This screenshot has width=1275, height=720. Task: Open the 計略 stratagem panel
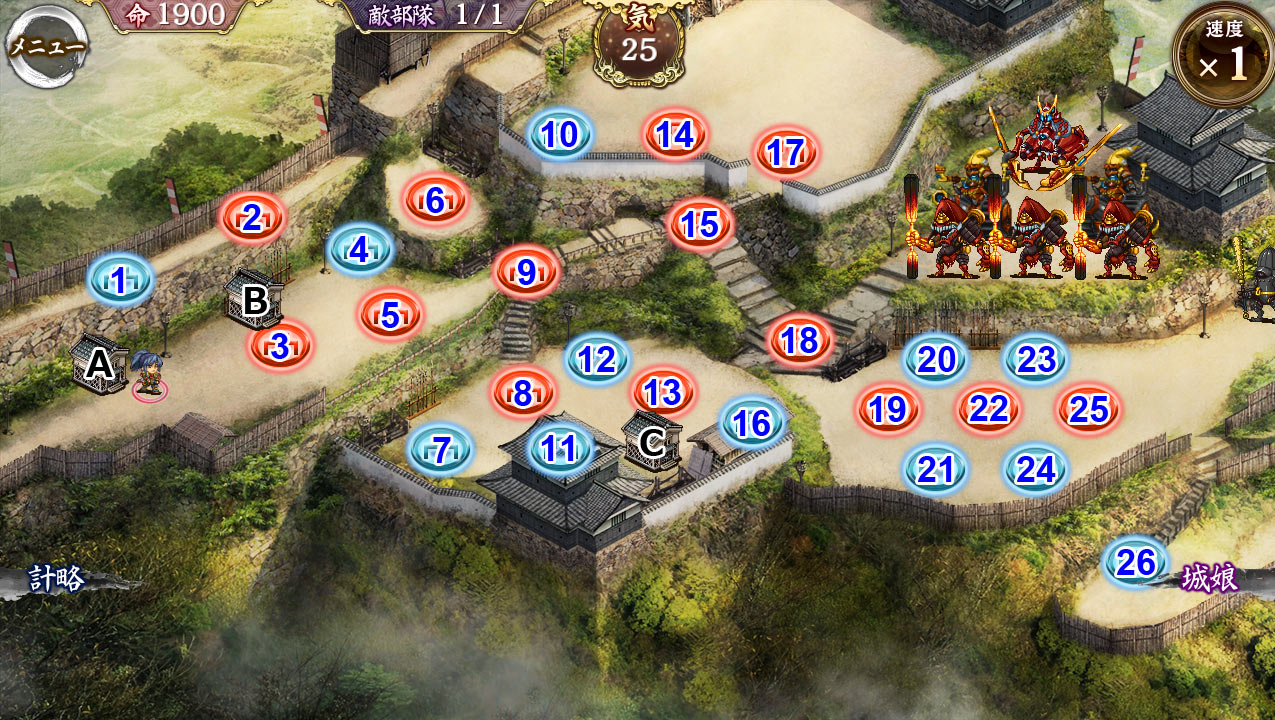(x=57, y=579)
